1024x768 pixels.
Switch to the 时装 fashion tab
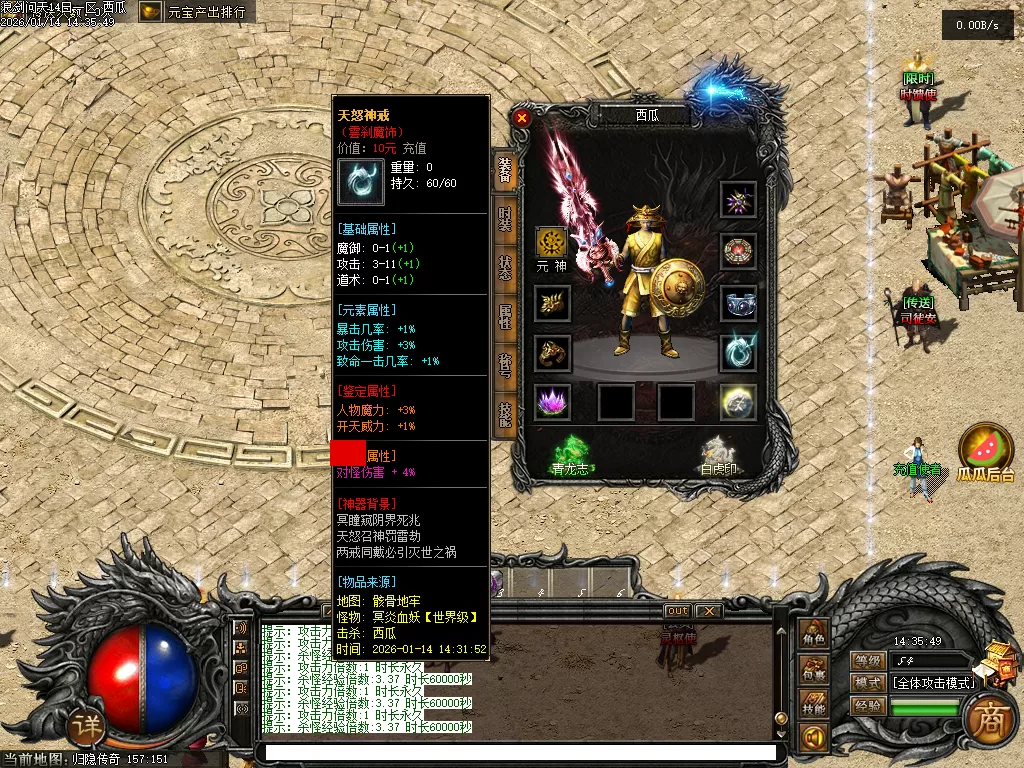tap(505, 219)
